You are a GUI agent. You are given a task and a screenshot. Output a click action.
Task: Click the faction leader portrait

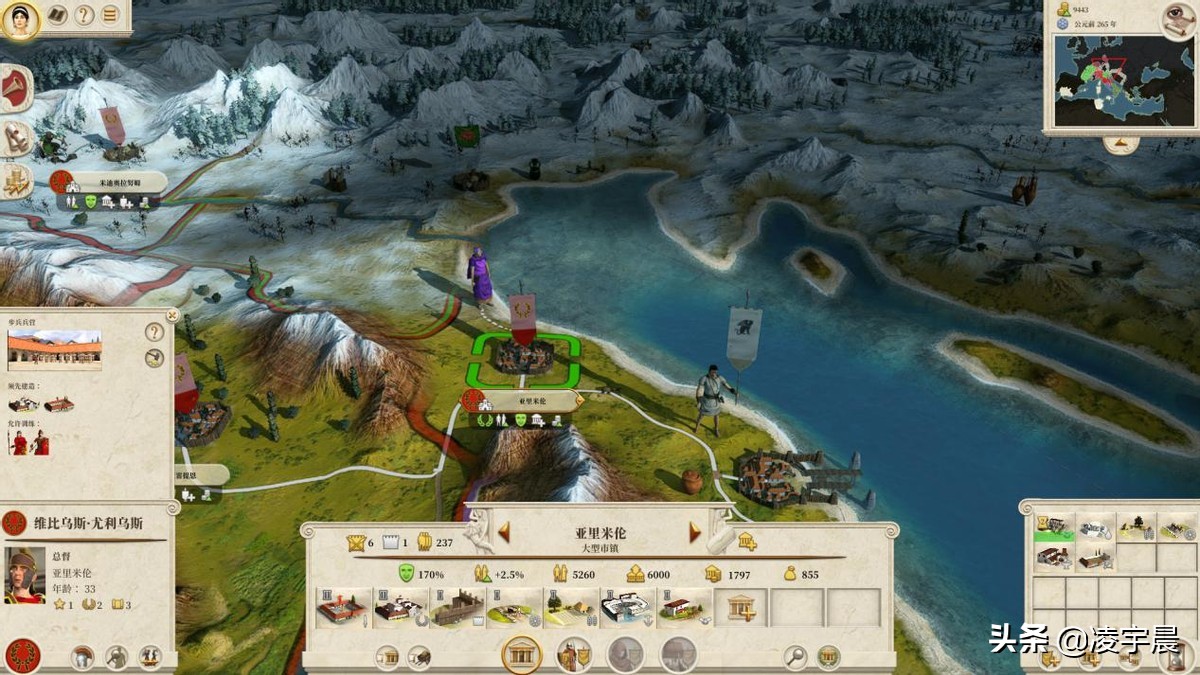19,19
